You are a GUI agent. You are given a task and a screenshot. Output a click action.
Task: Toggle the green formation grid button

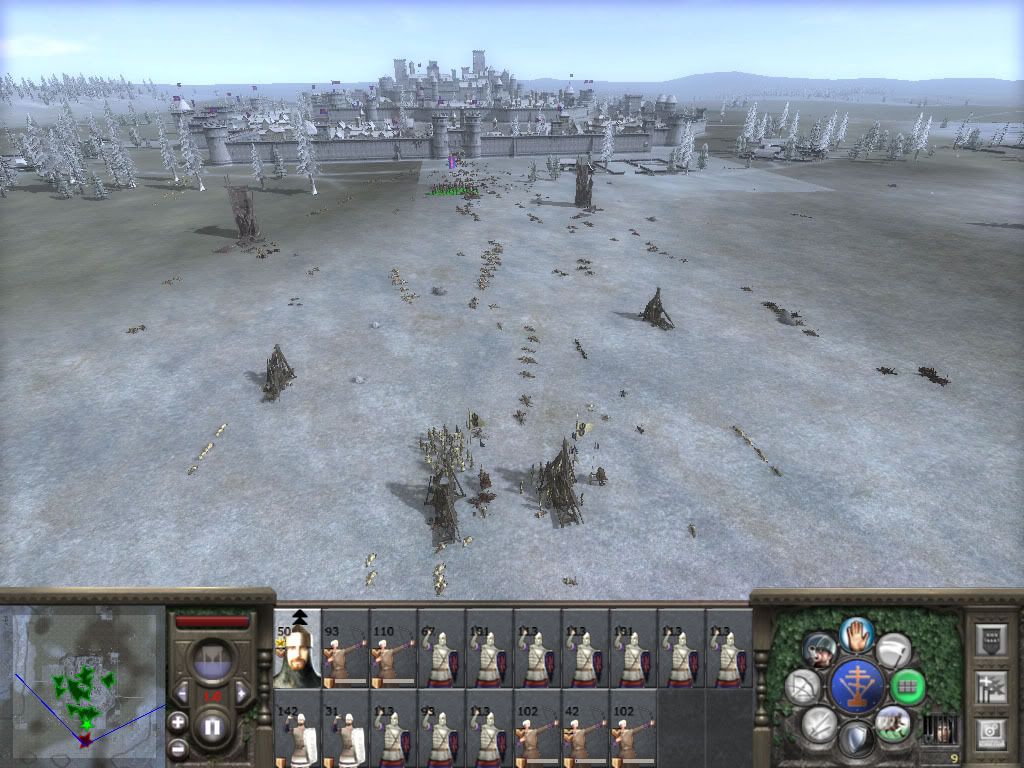tap(908, 687)
